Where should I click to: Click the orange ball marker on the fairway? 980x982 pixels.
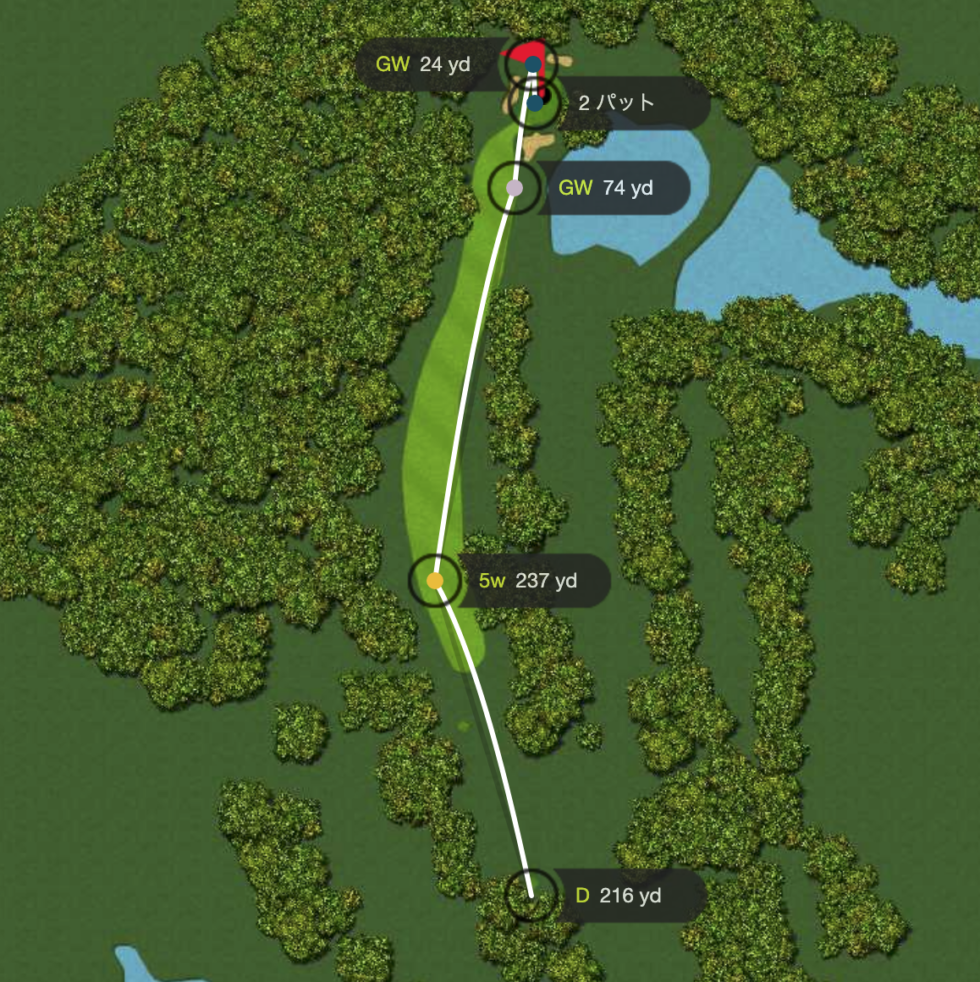(435, 580)
